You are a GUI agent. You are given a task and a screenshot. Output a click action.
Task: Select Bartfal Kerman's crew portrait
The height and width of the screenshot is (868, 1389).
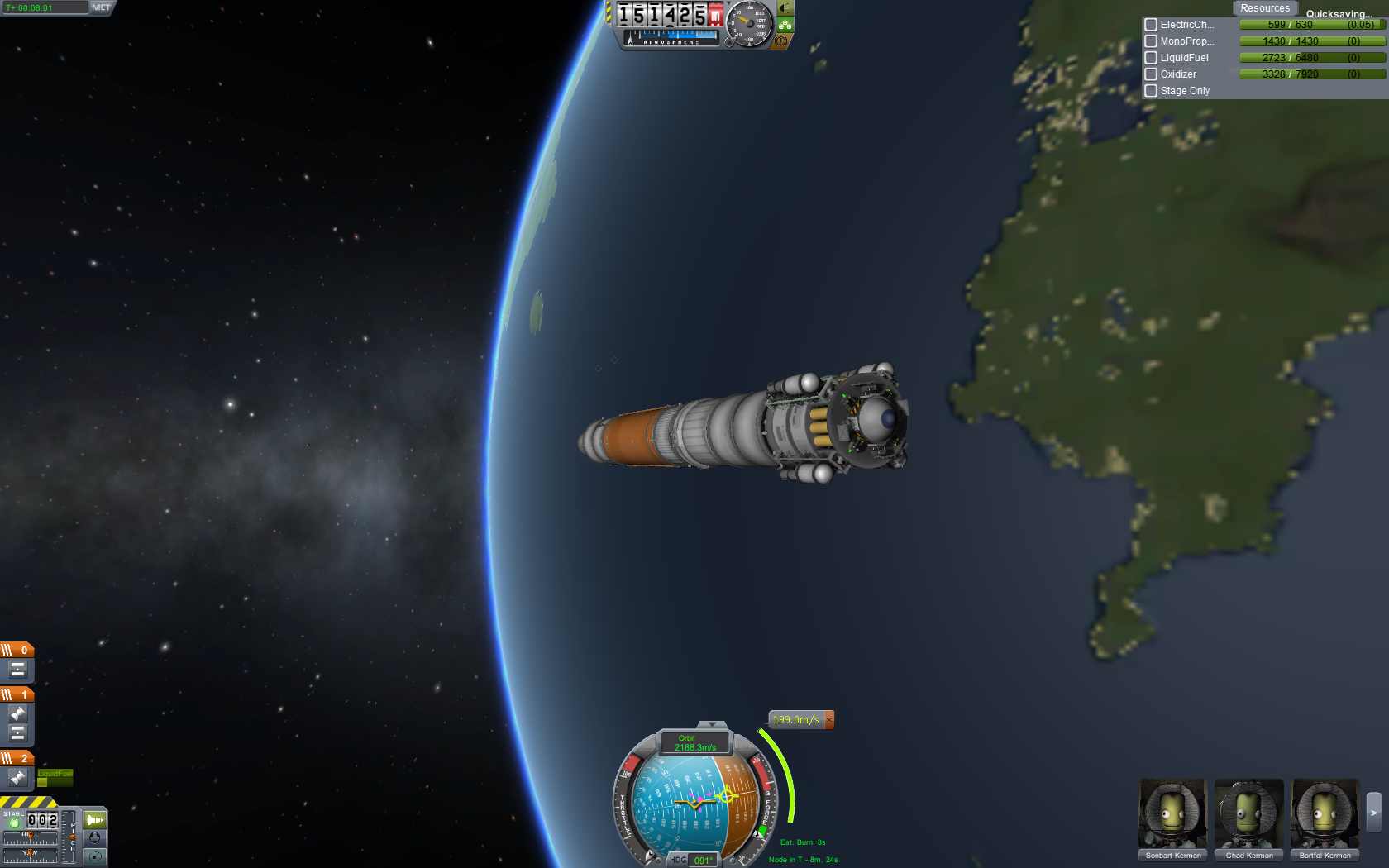tap(1325, 814)
